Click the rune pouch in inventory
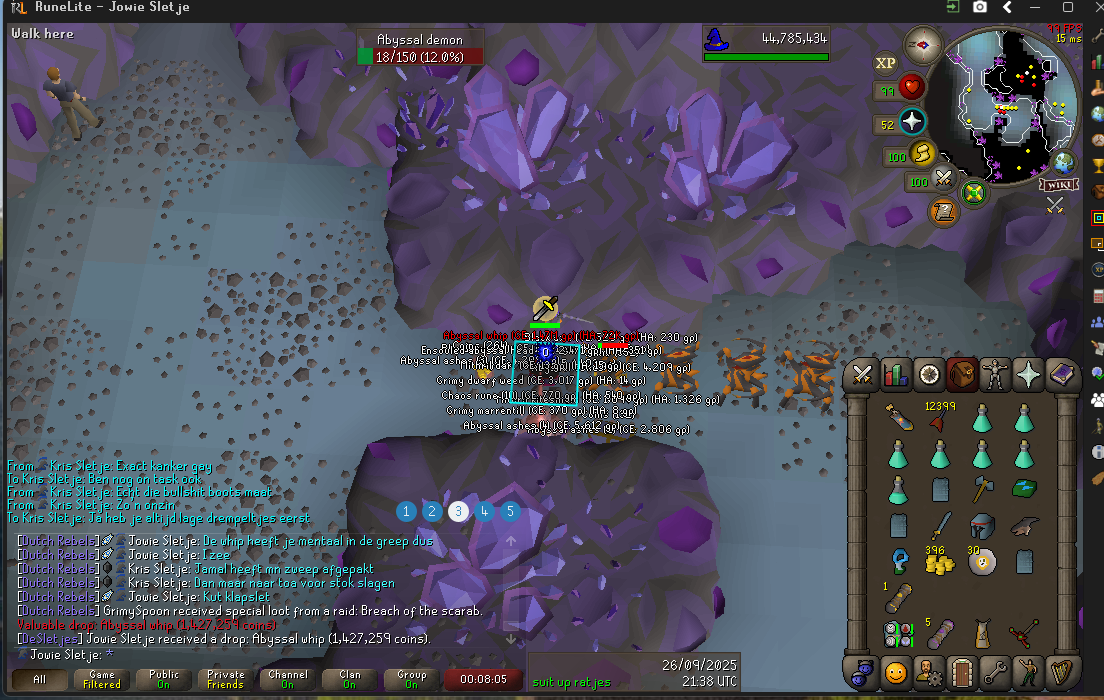Image resolution: width=1104 pixels, height=700 pixels. pos(896,633)
